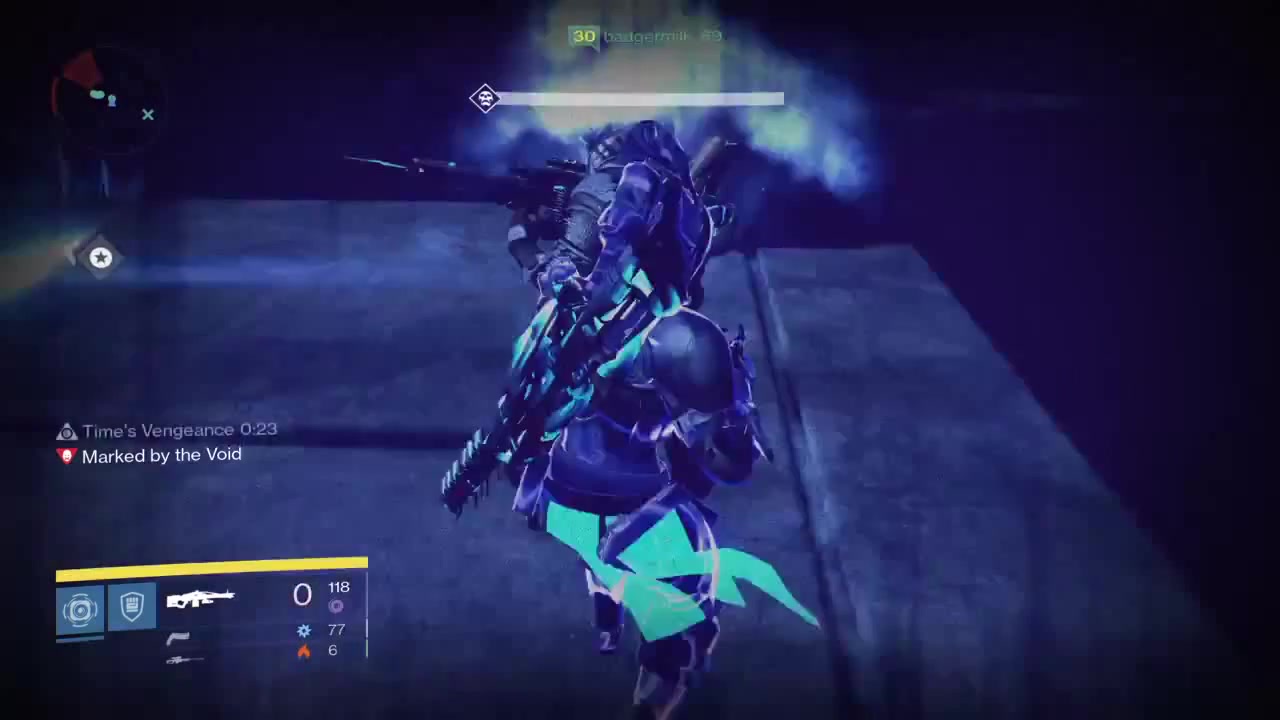Image resolution: width=1280 pixels, height=720 pixels.
Task: Click the Marked by the Void debuff icon
Action: coord(66,455)
